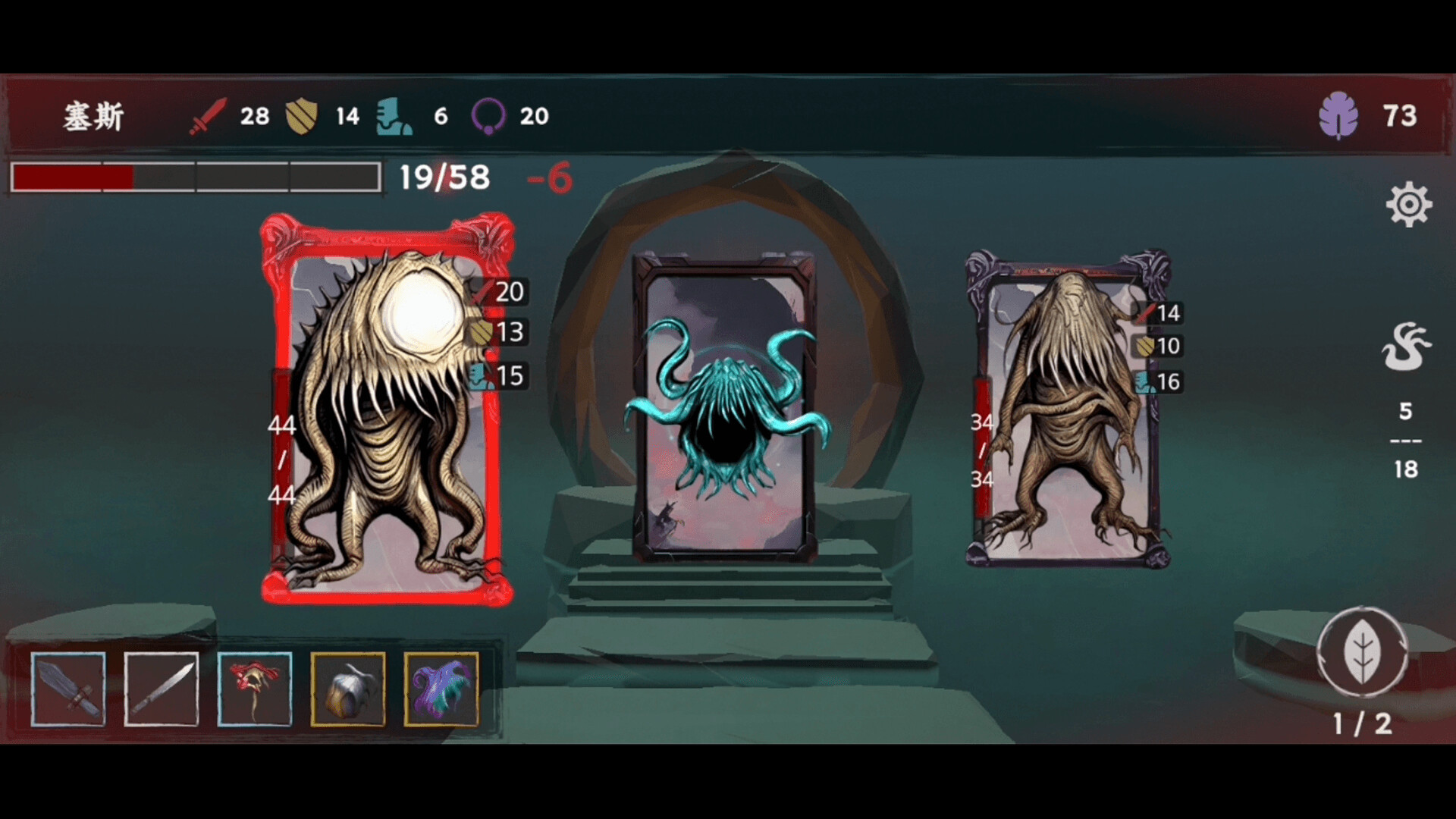The image size is (1456, 819).
Task: Select the purple tentacle item slot
Action: pyautogui.click(x=443, y=689)
